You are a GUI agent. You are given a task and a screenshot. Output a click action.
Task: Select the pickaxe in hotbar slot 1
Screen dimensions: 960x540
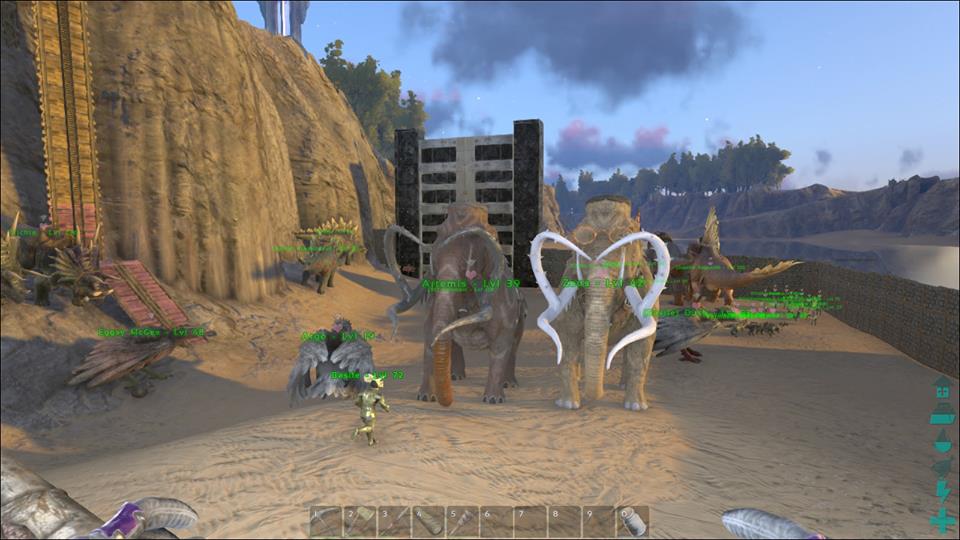(x=326, y=521)
